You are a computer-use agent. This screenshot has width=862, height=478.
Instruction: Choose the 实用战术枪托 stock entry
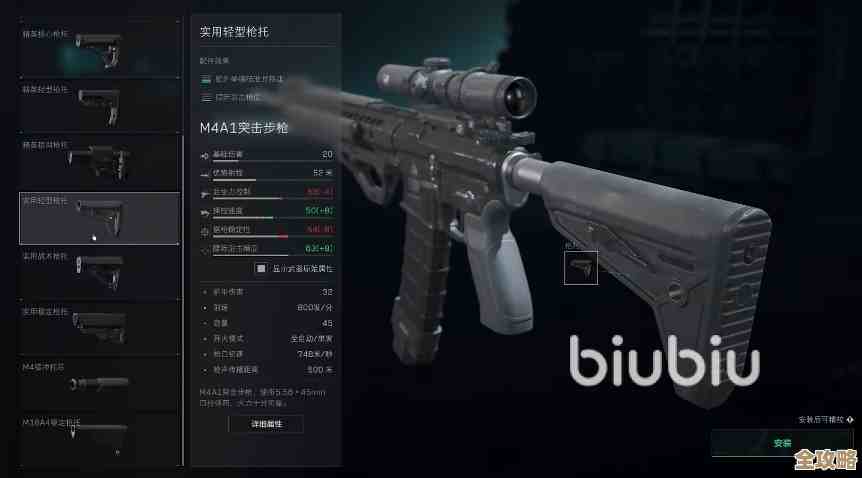click(x=98, y=273)
